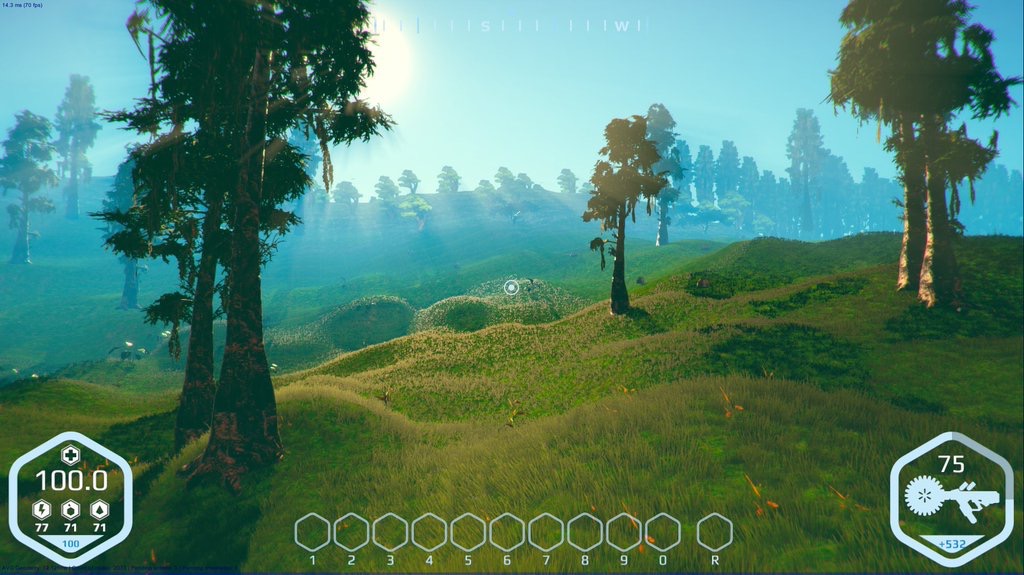This screenshot has height=575, width=1024.
Task: Select the saw-blade gun weapon icon
Action: 952,496
